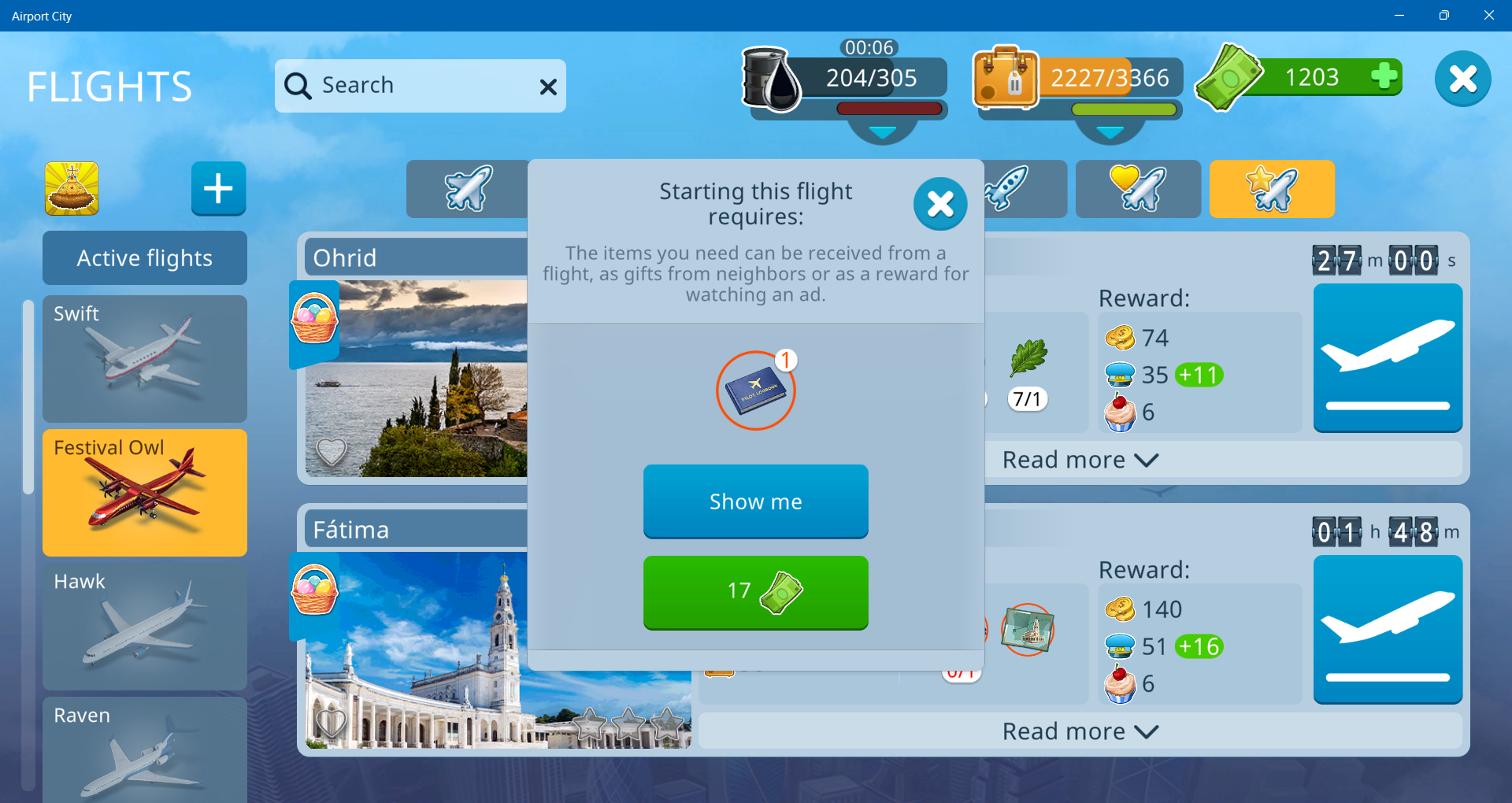Select the pilot logbook item icon
The image size is (1512, 803).
point(755,390)
